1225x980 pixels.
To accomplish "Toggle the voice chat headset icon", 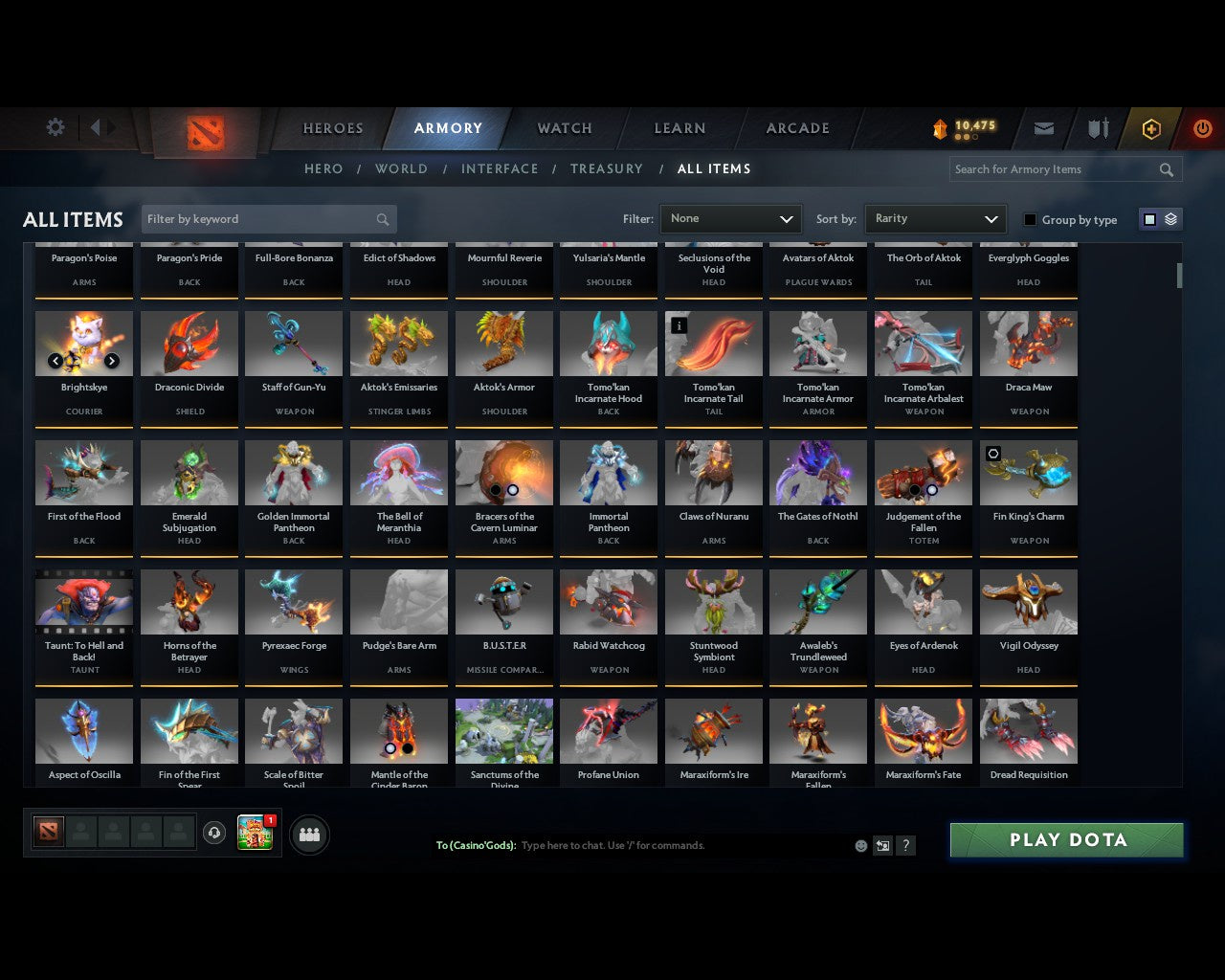I will (x=214, y=833).
